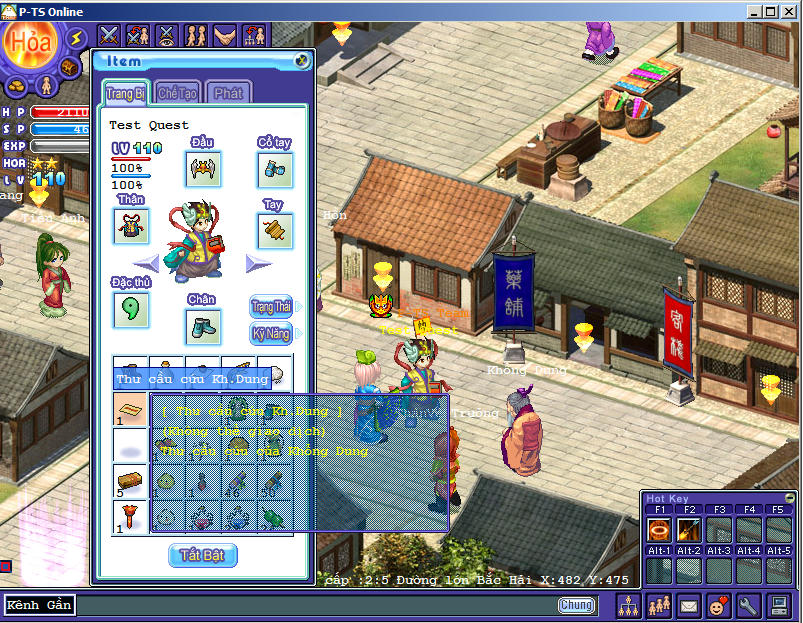Click the Chung chat channel button

(x=576, y=605)
